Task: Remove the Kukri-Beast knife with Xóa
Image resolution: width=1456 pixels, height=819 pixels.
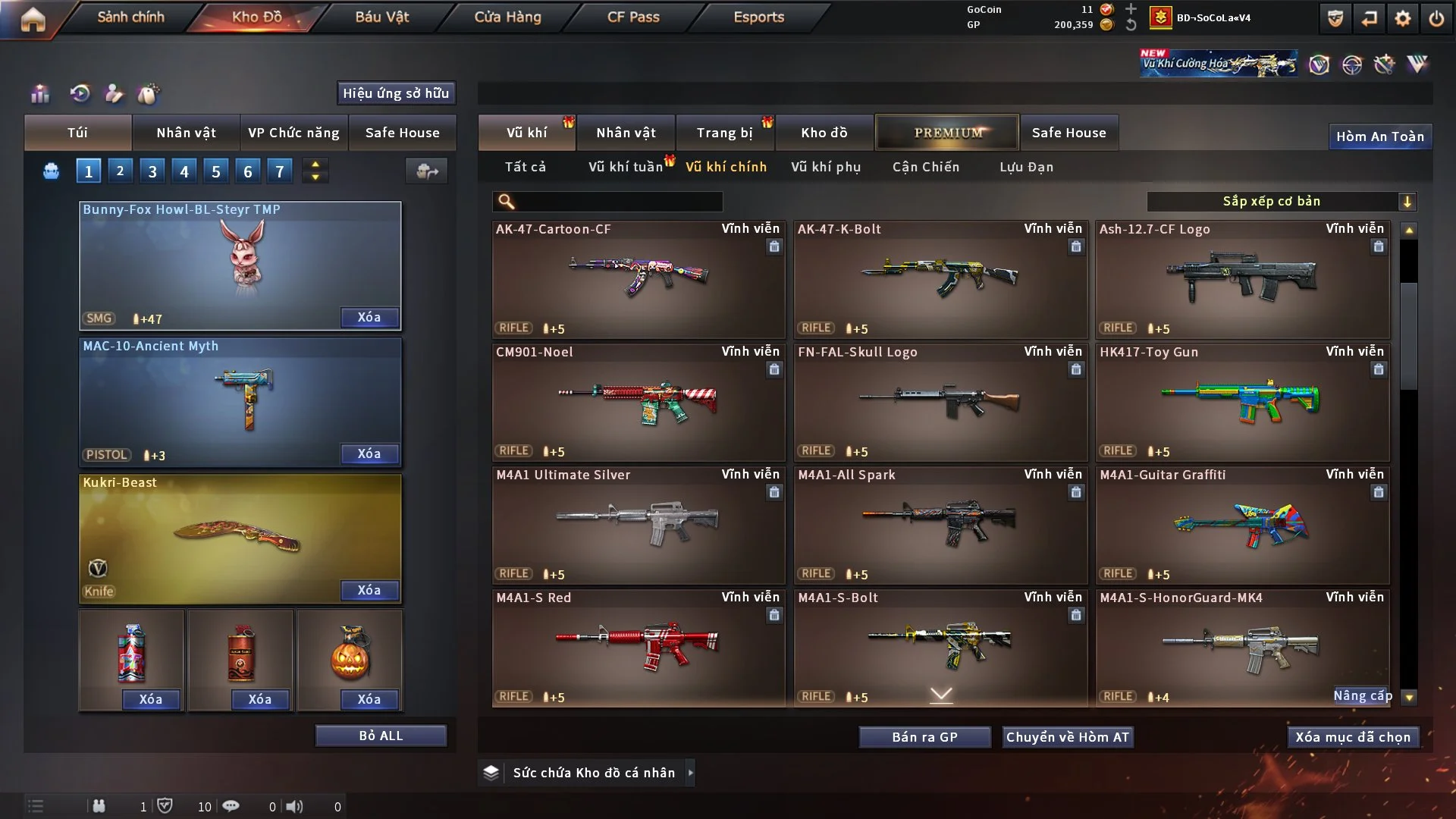Action: tap(369, 590)
